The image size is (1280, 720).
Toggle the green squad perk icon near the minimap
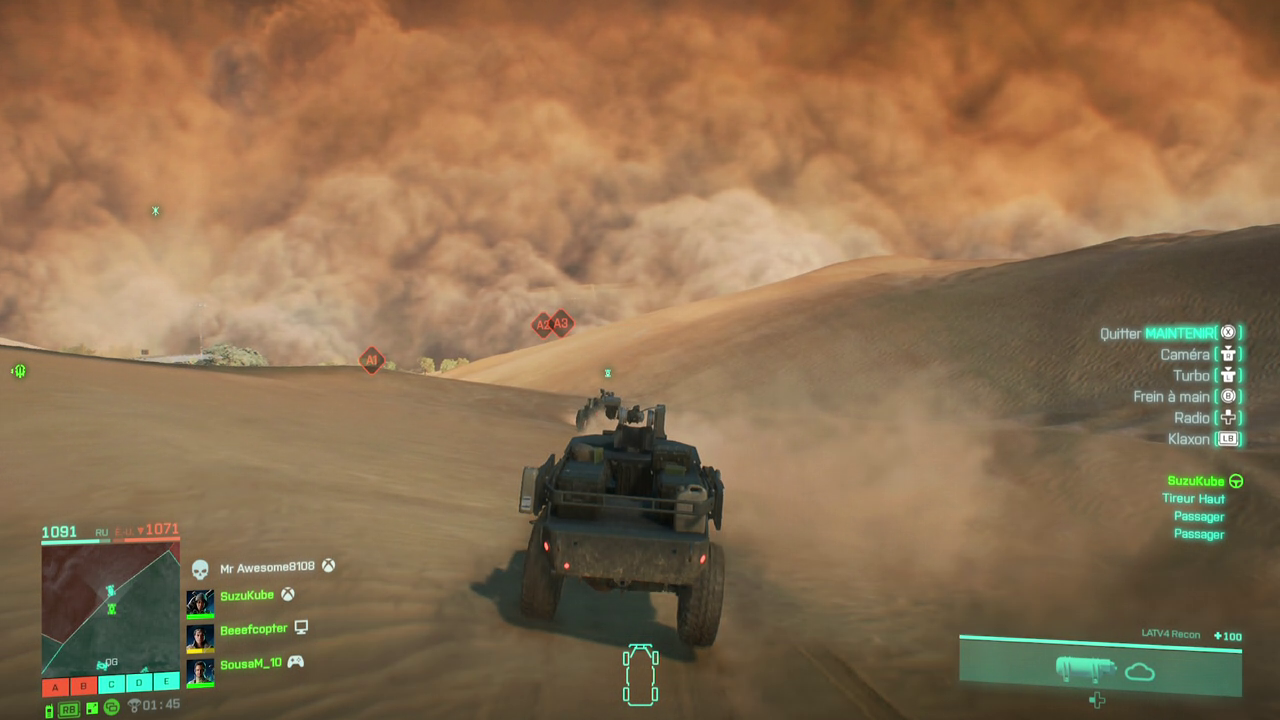click(x=111, y=705)
